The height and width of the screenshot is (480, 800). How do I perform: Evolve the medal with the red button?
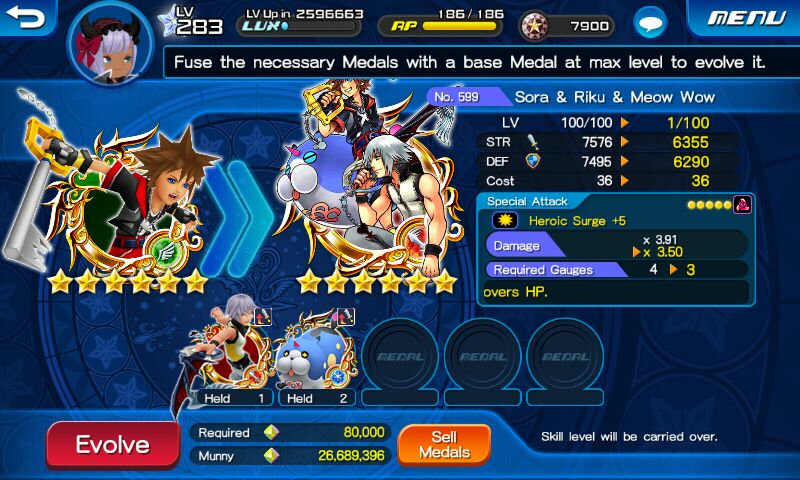tap(112, 445)
